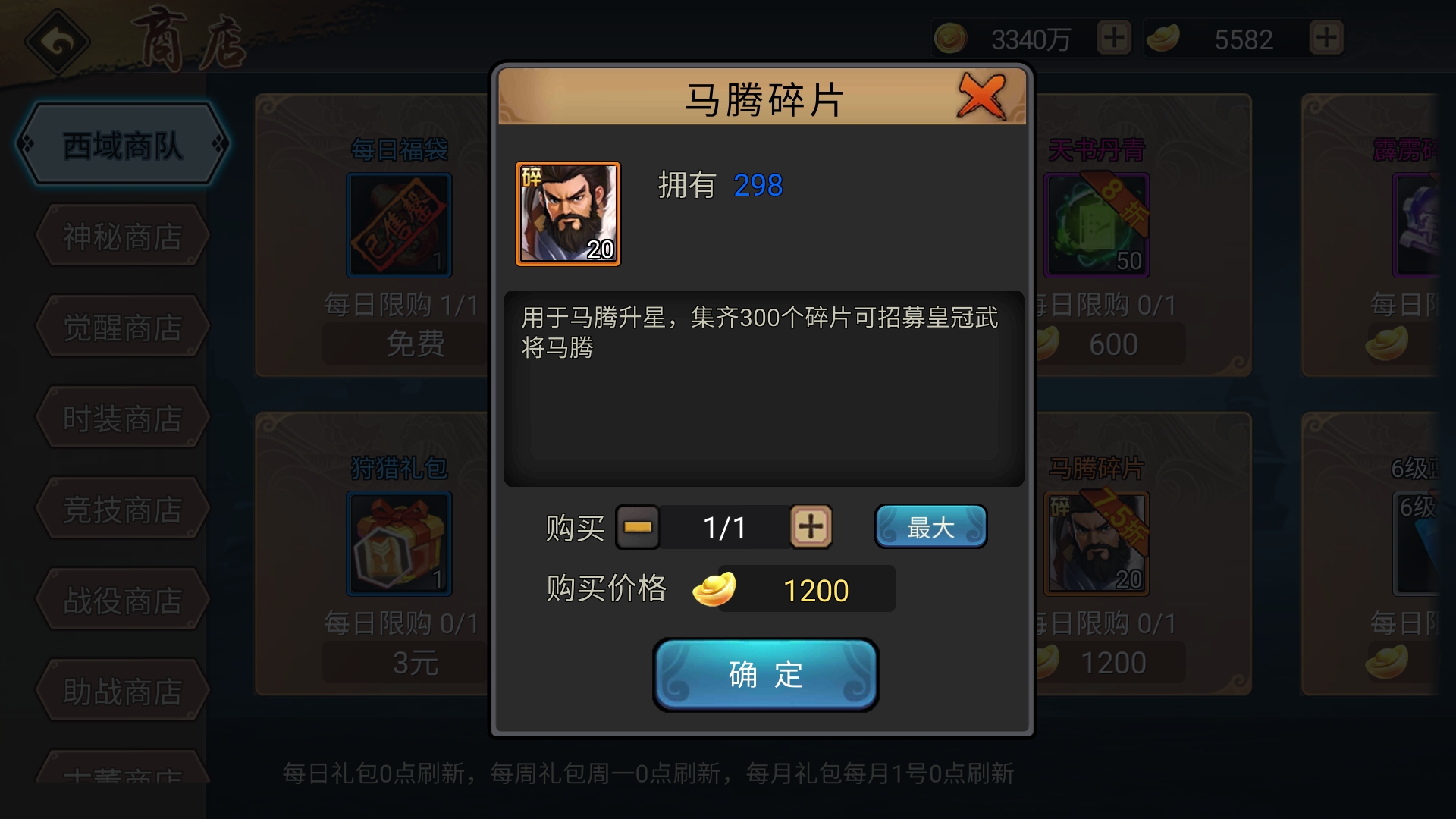Click the back arrow in top-left corner
Image resolution: width=1456 pixels, height=819 pixels.
pyautogui.click(x=55, y=42)
